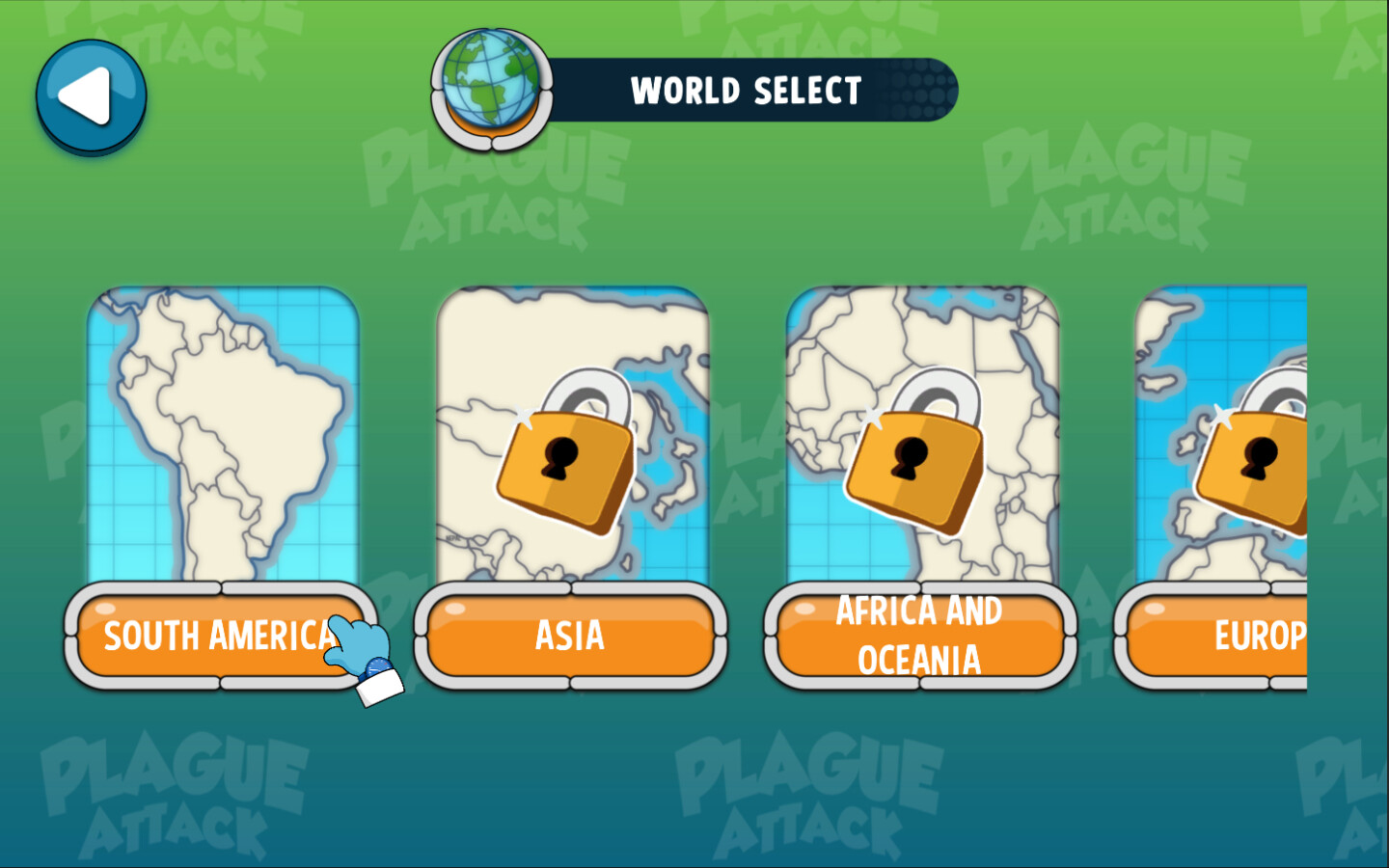Click the World Select title banner
The width and height of the screenshot is (1389, 868).
(x=748, y=91)
